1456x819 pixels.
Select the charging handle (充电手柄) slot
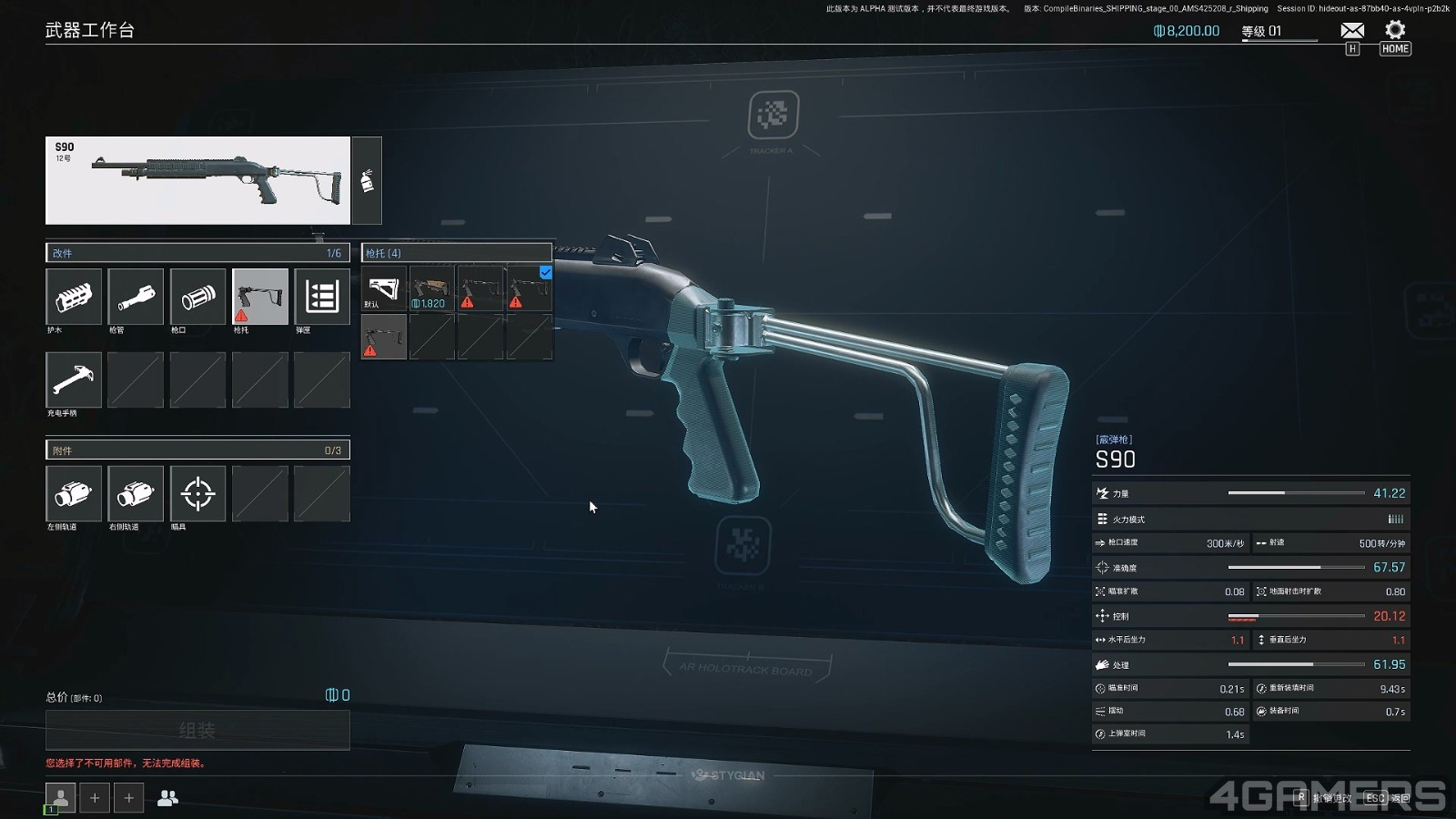74,379
